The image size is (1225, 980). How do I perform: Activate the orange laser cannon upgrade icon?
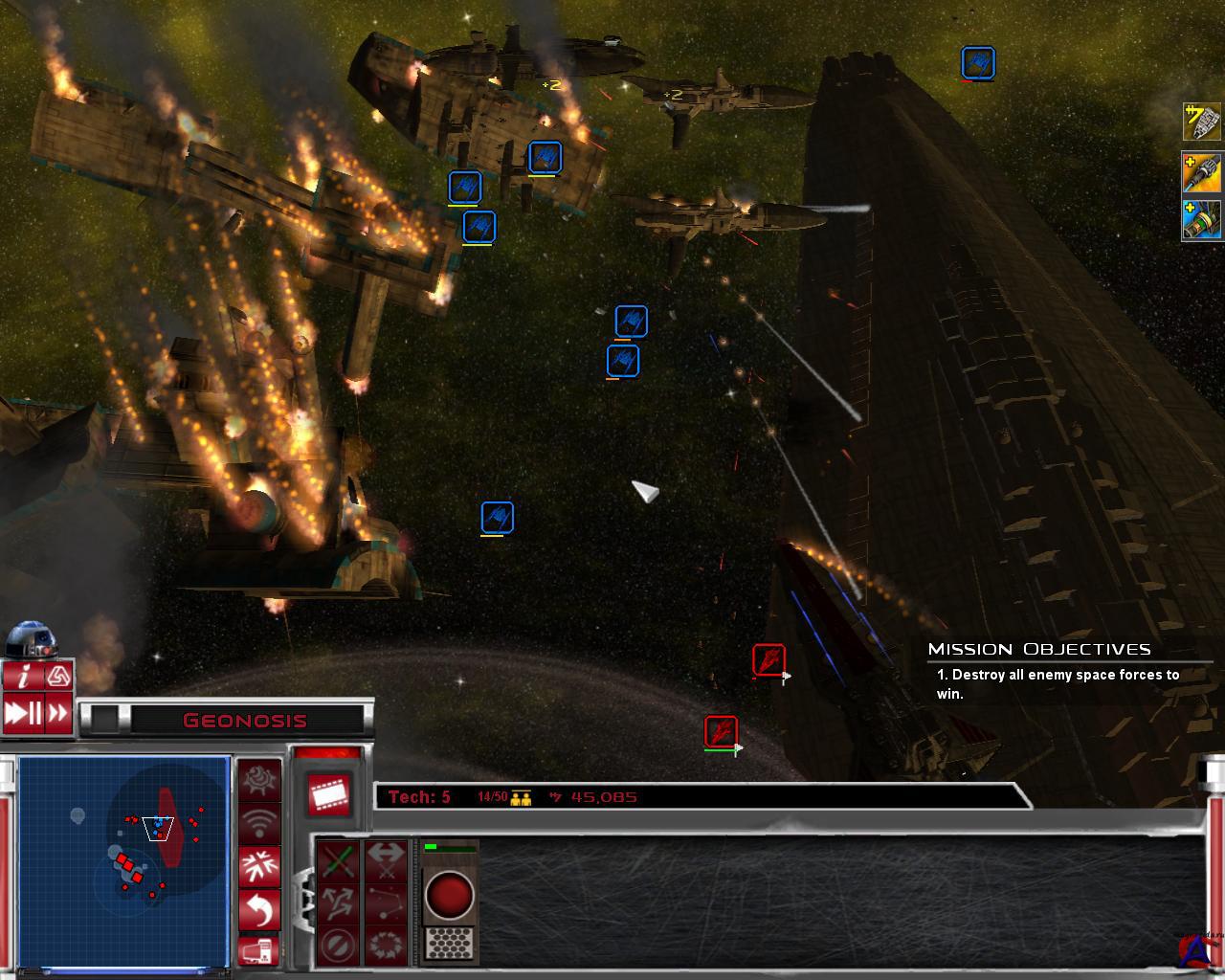1202,172
